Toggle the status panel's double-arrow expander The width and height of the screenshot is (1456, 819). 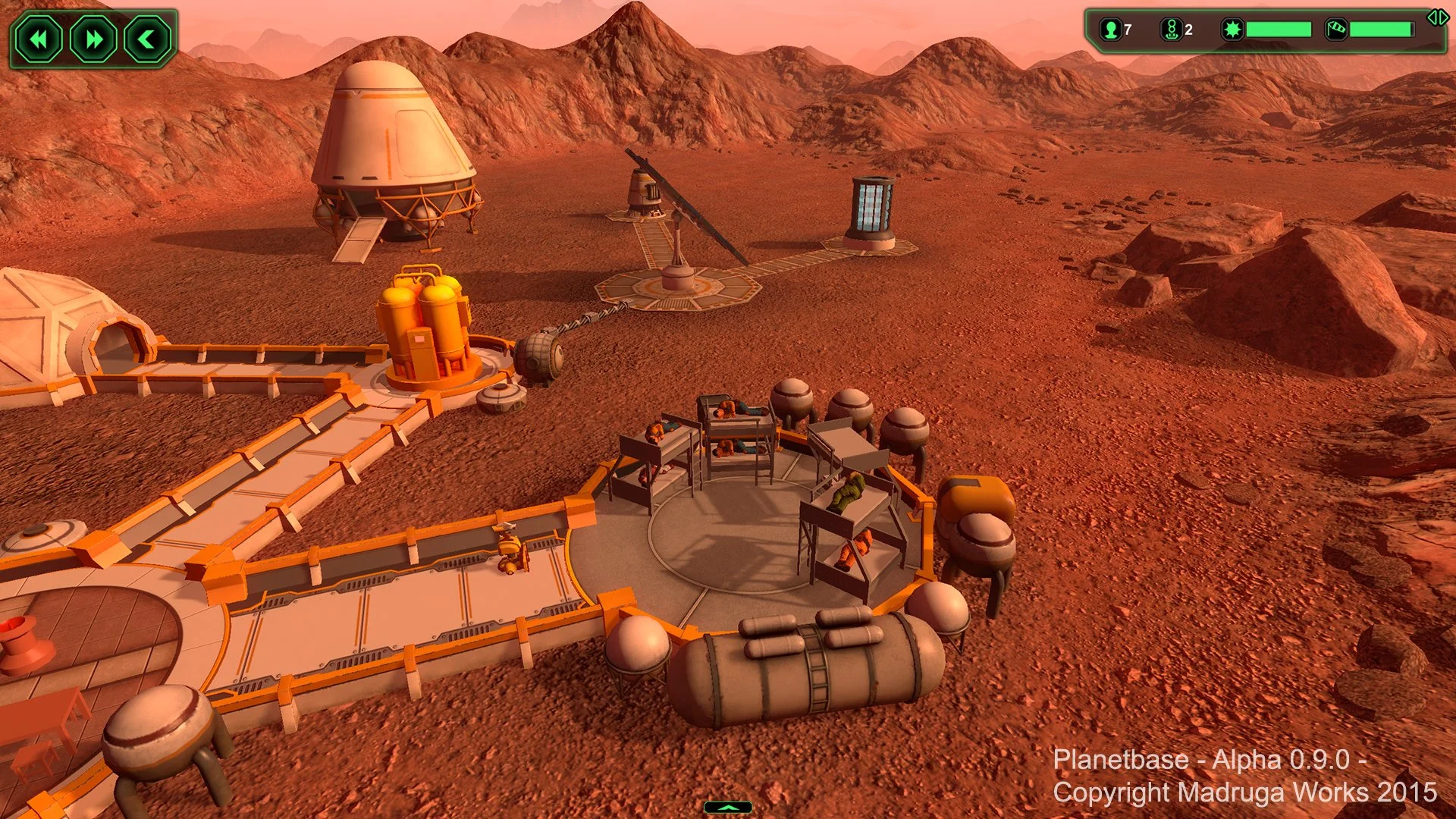coord(1438,17)
